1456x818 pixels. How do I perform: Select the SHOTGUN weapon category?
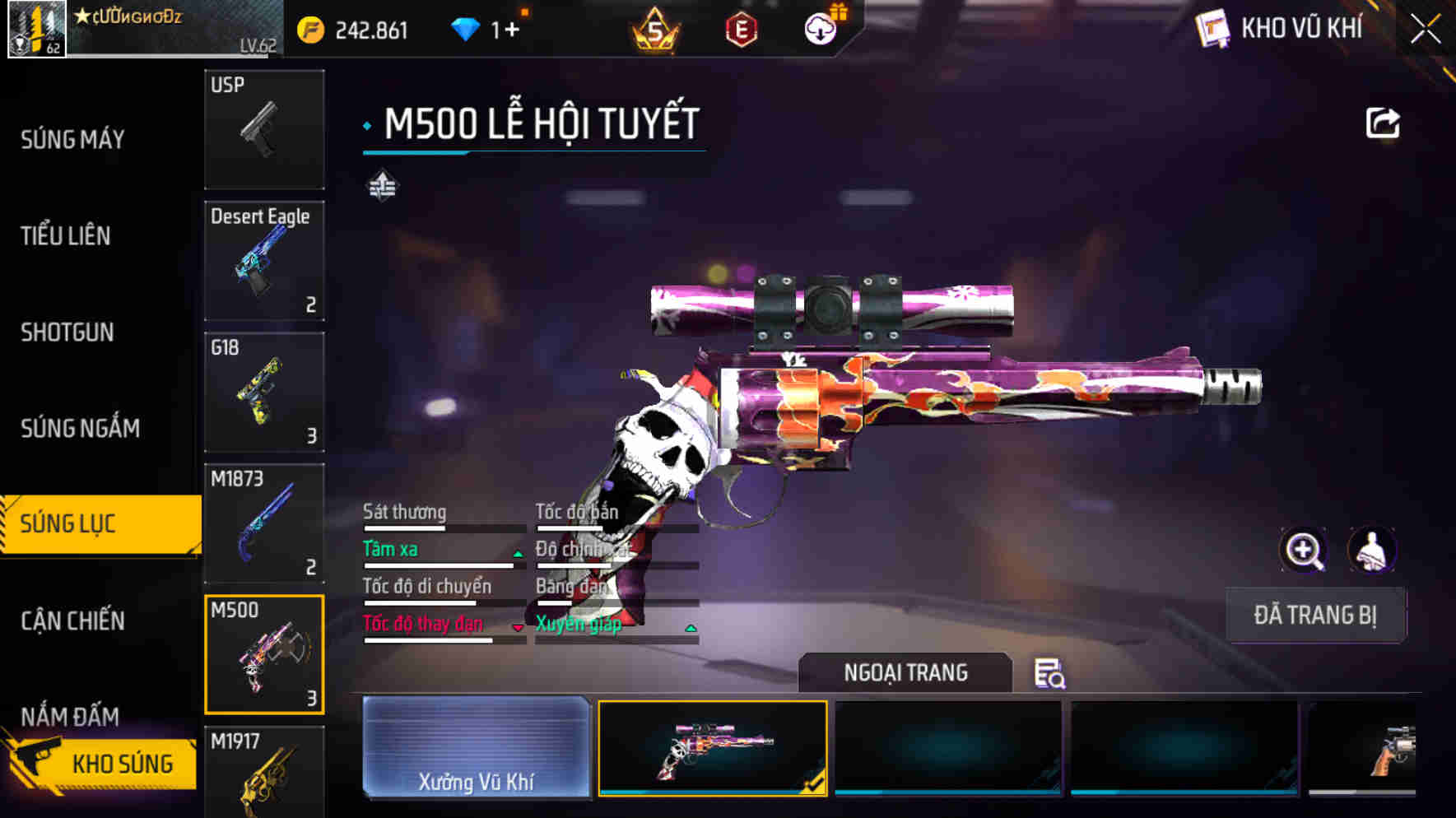pos(67,332)
